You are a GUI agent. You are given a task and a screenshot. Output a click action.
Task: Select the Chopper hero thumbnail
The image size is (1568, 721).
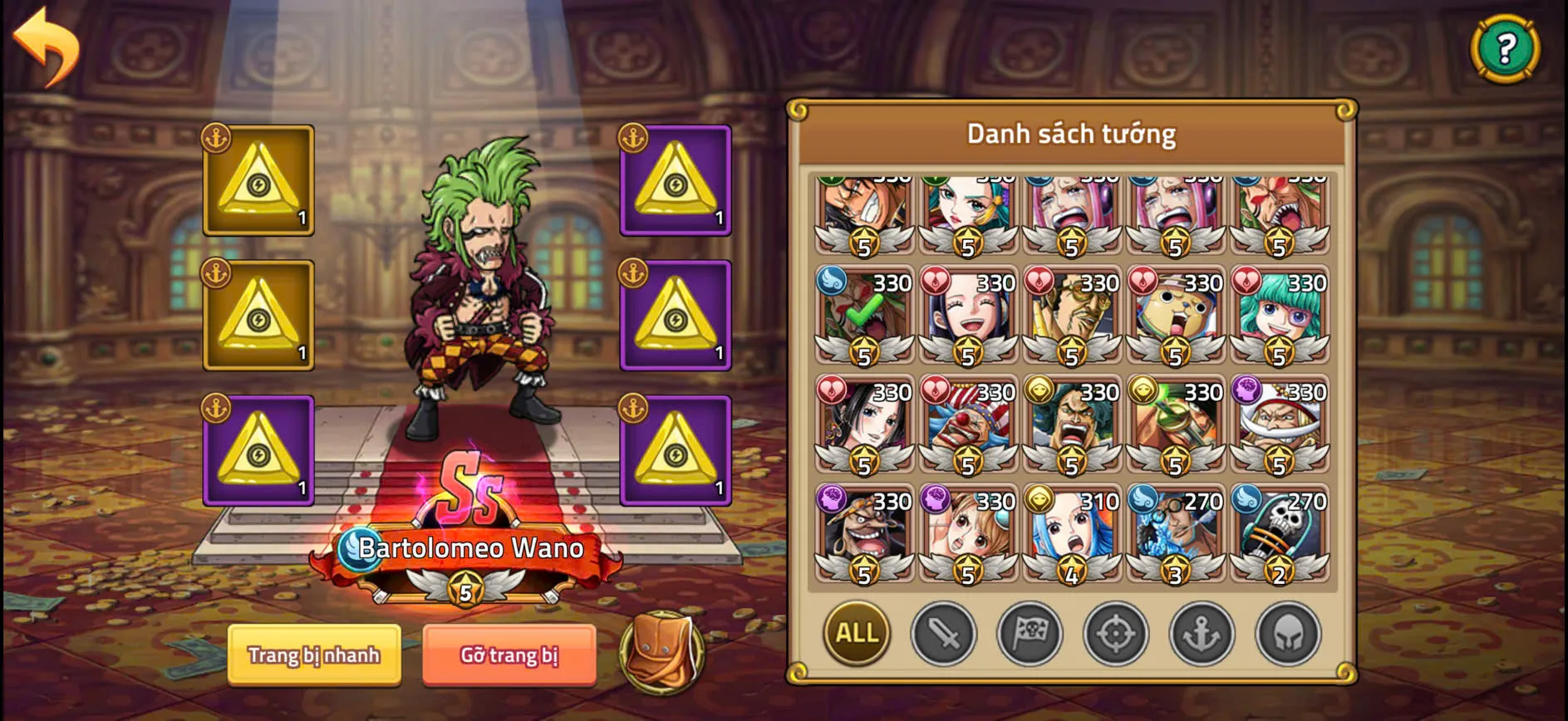[1173, 316]
